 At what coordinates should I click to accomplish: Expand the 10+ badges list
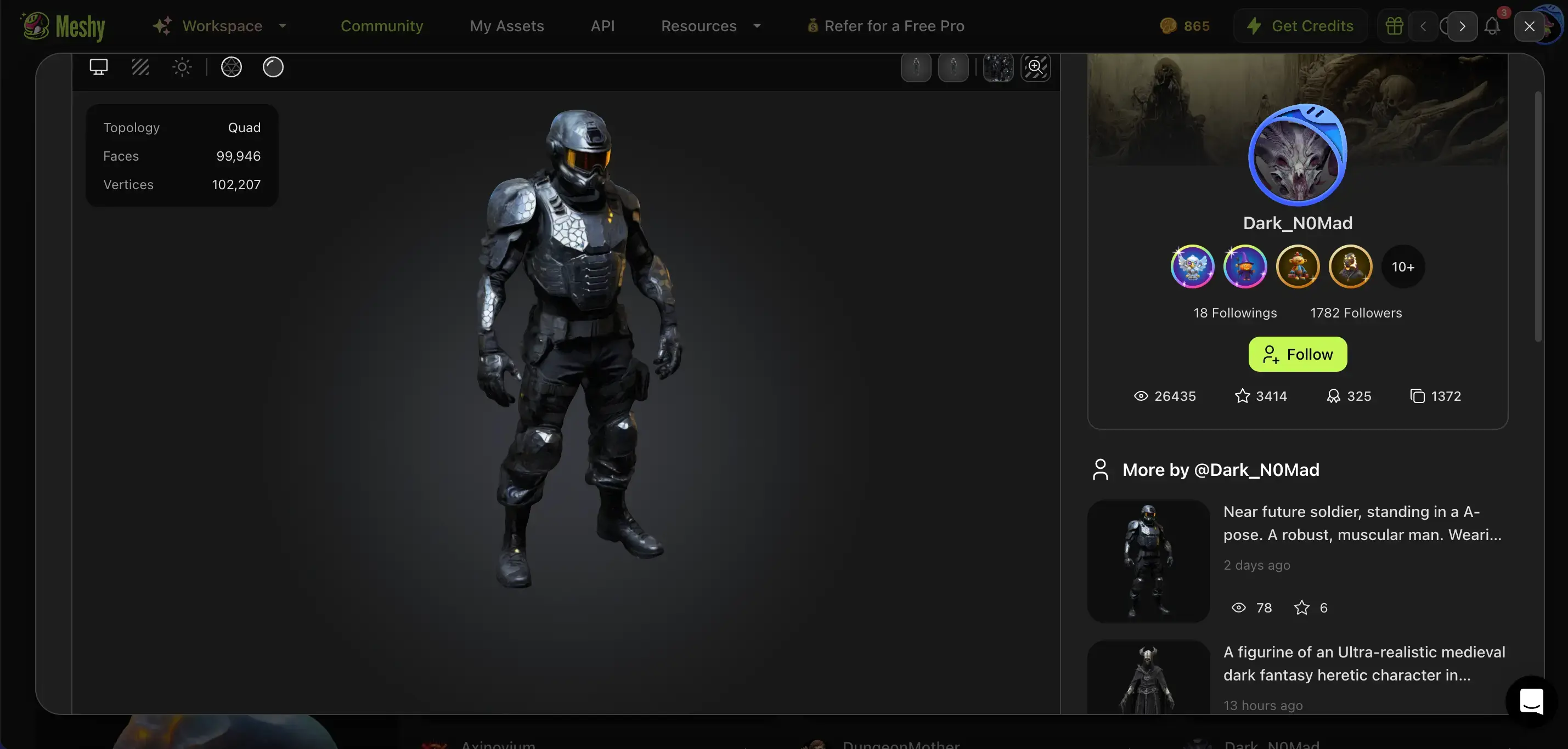[x=1403, y=266]
